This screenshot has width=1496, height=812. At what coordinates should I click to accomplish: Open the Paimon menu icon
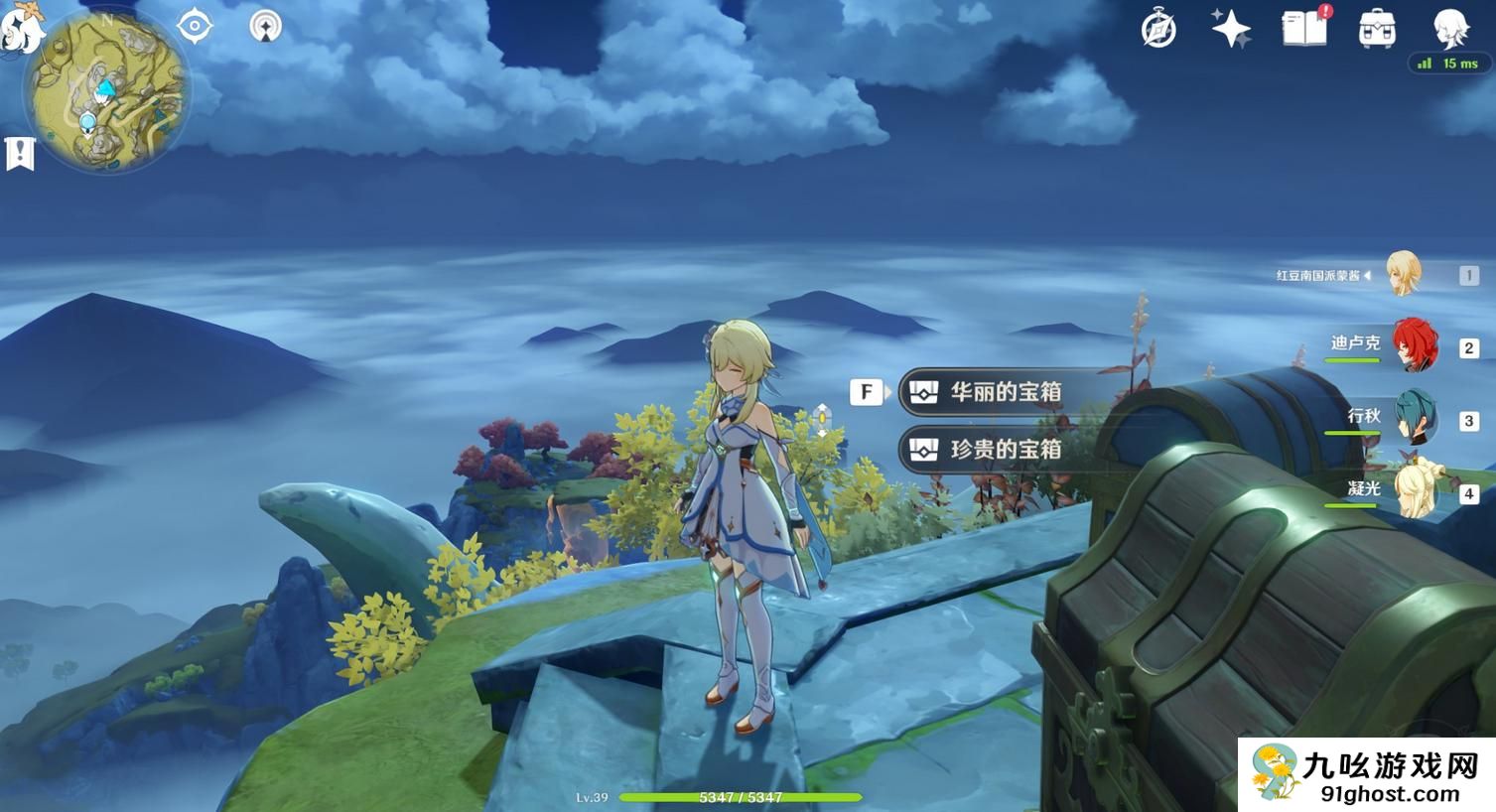pos(20,28)
